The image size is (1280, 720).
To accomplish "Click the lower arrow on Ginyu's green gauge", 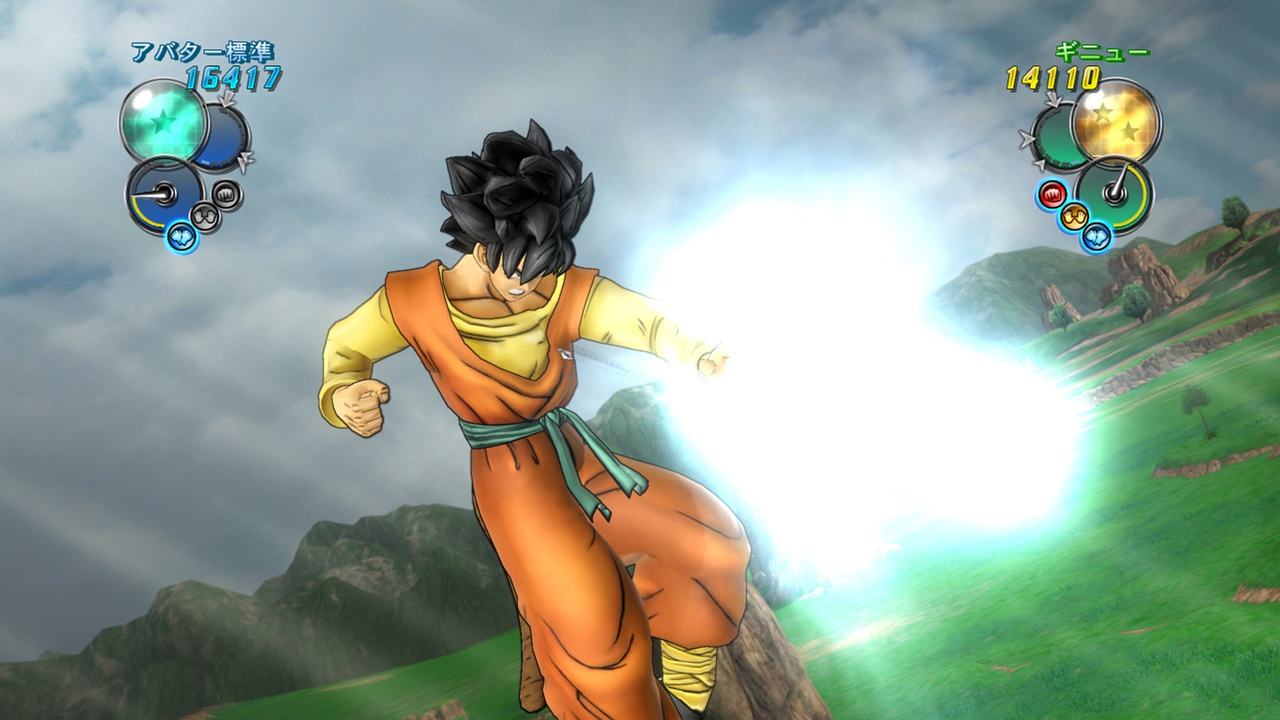I will [x=1040, y=164].
